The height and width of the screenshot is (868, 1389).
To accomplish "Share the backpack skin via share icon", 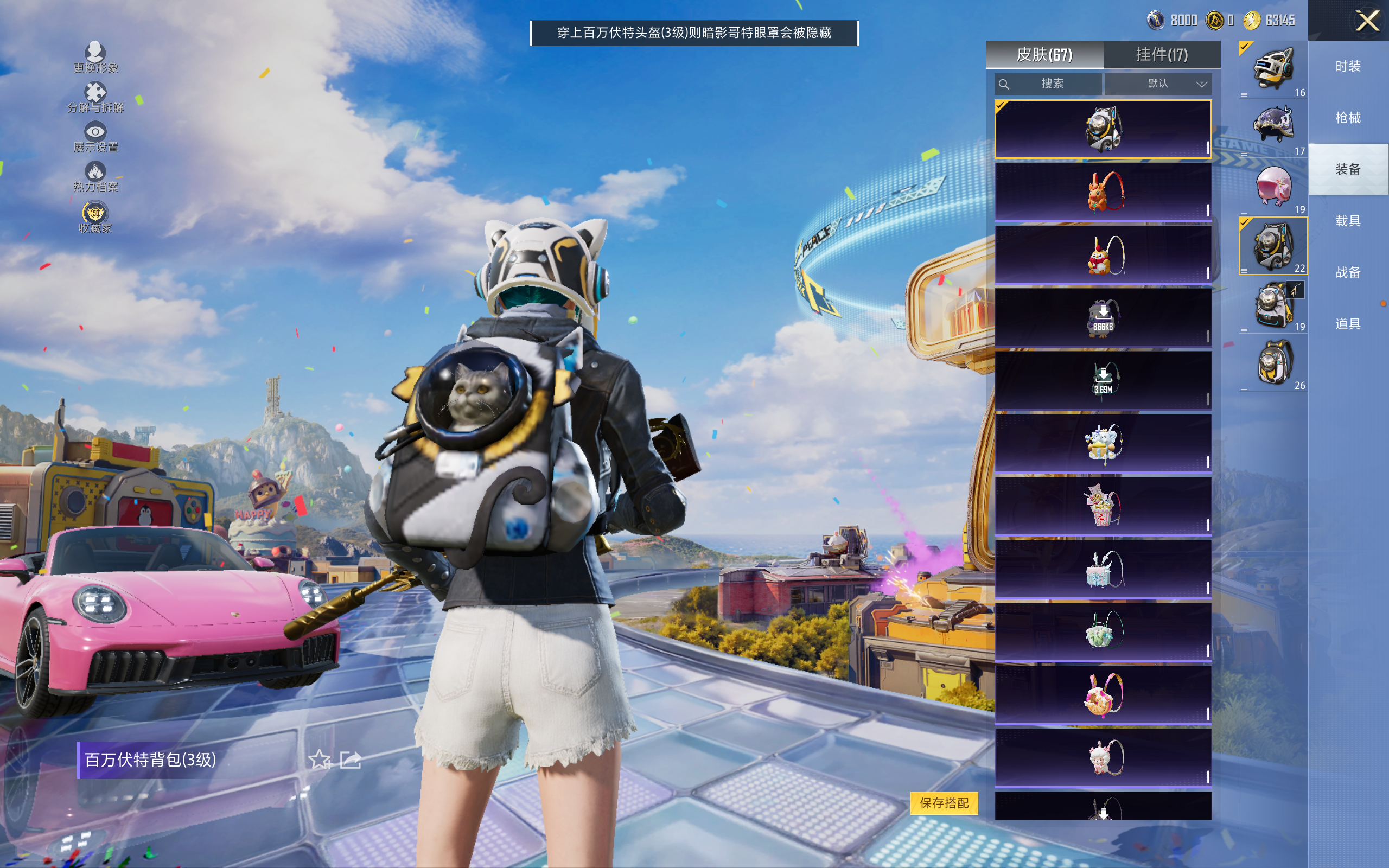I will 350,759.
